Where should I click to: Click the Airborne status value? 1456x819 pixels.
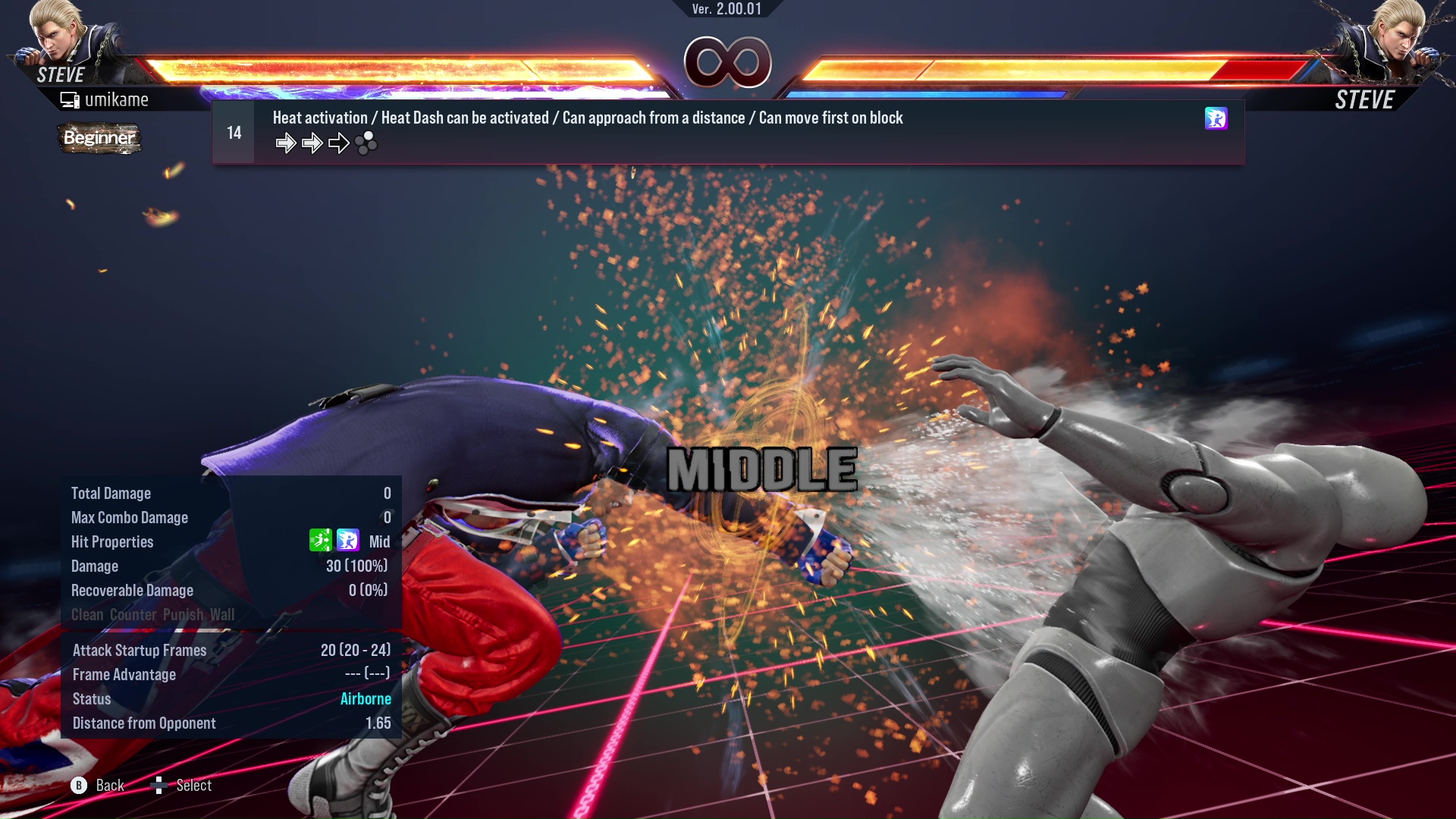pos(366,698)
